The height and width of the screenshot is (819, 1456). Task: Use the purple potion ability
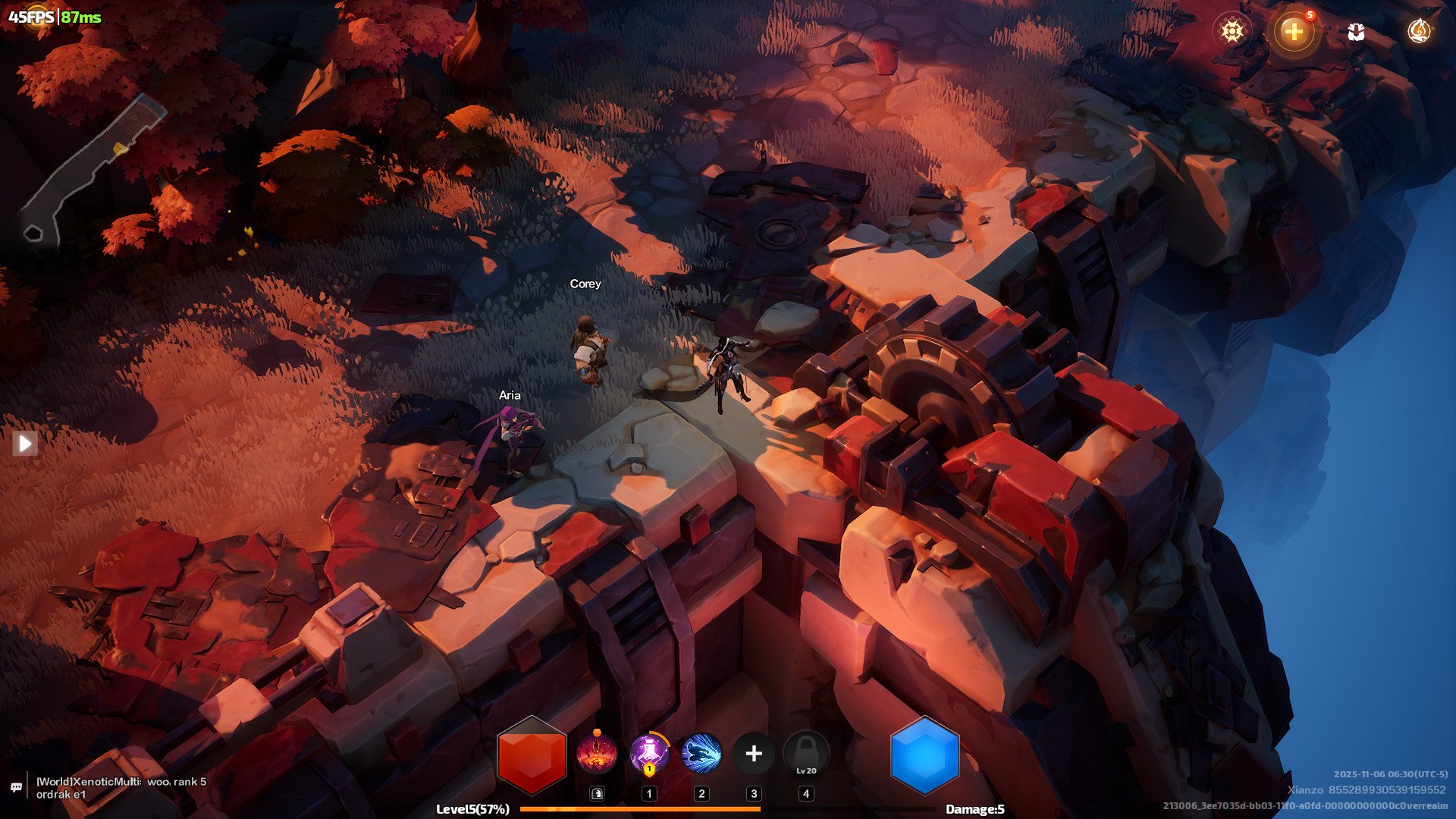pyautogui.click(x=649, y=754)
